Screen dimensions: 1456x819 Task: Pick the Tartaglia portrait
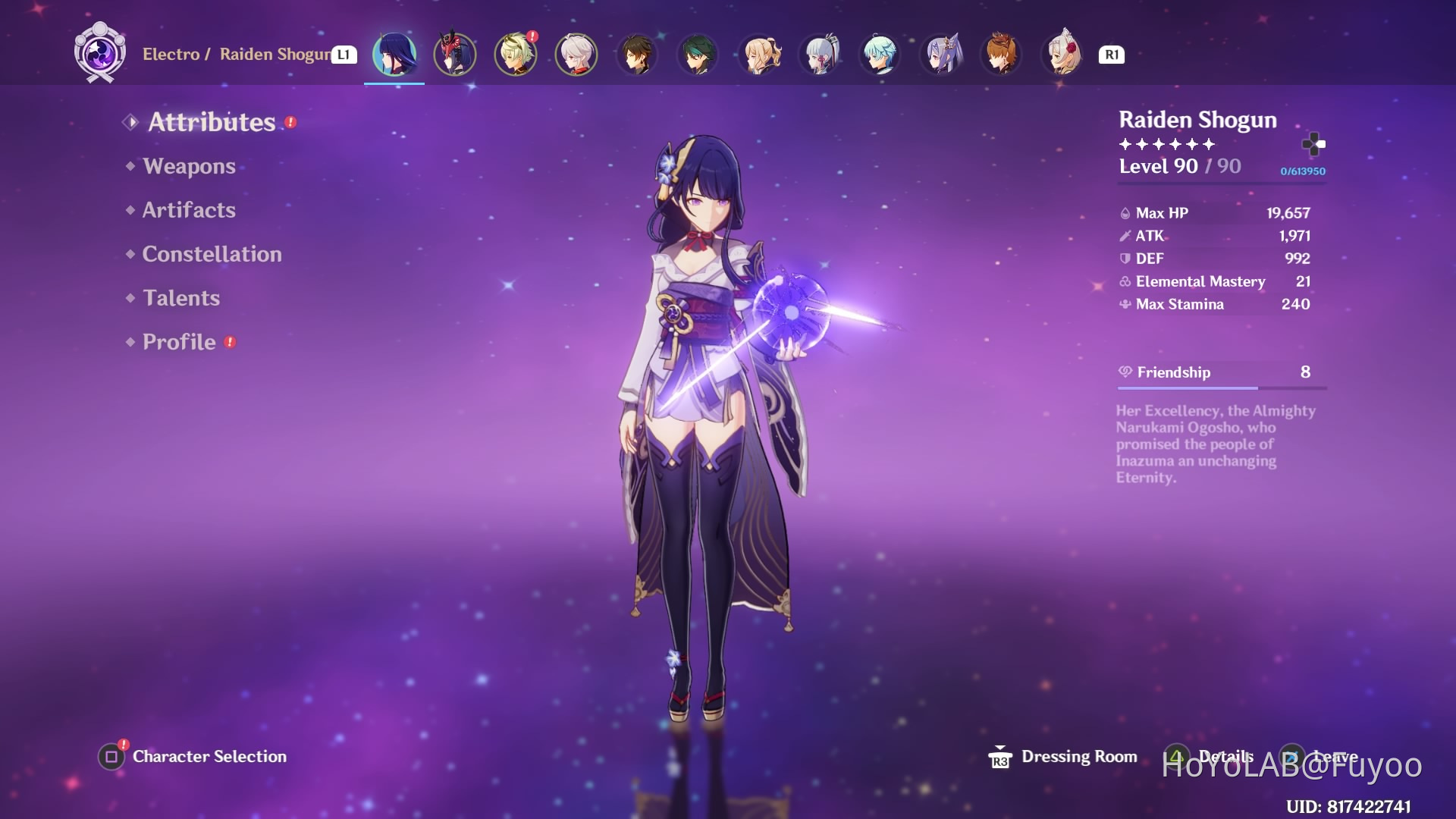click(1002, 55)
